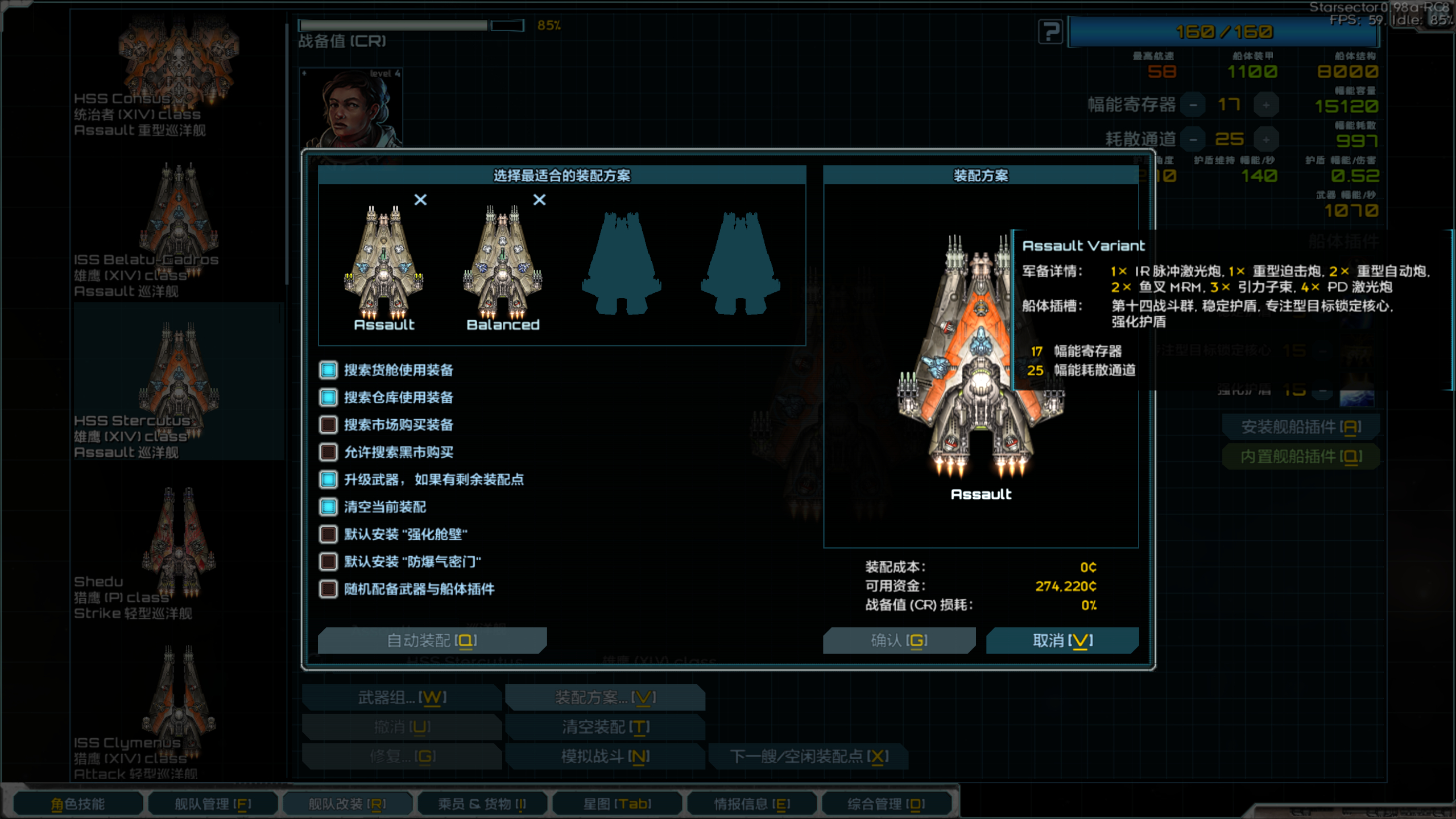Dismiss the first variant with its X
This screenshot has width=1456, height=819.
(x=420, y=200)
